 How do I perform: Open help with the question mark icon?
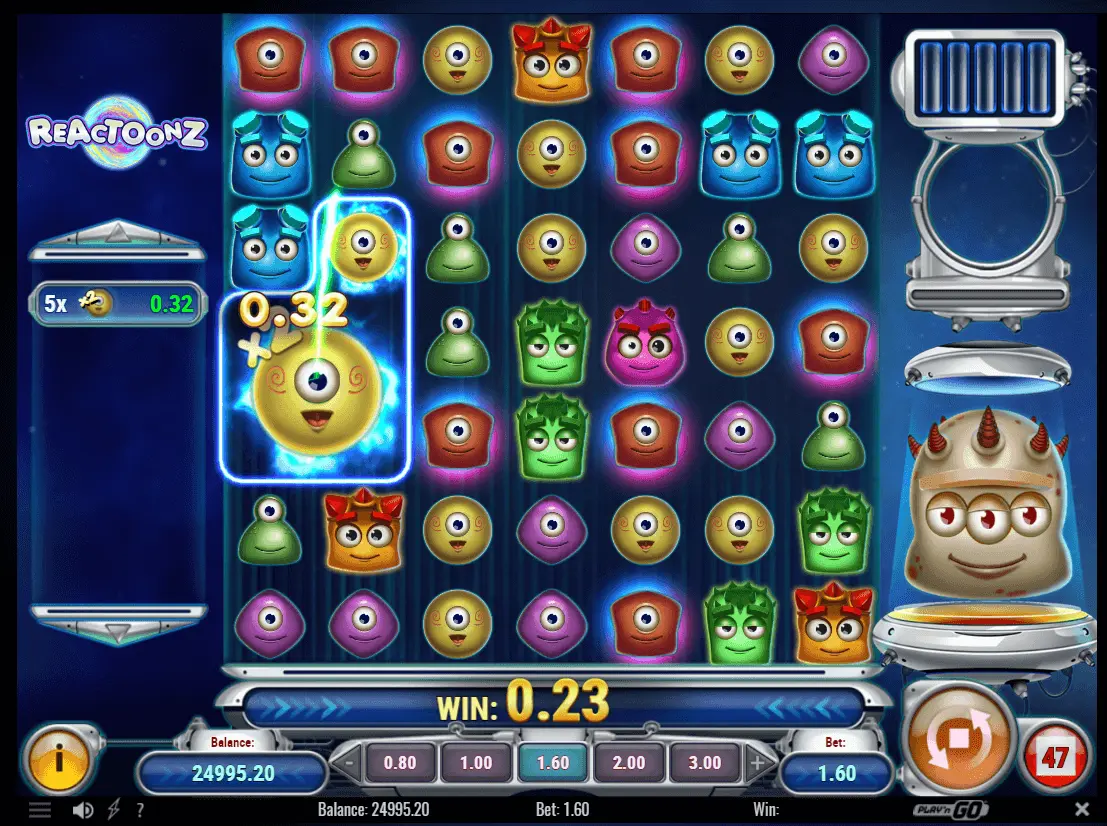(139, 809)
